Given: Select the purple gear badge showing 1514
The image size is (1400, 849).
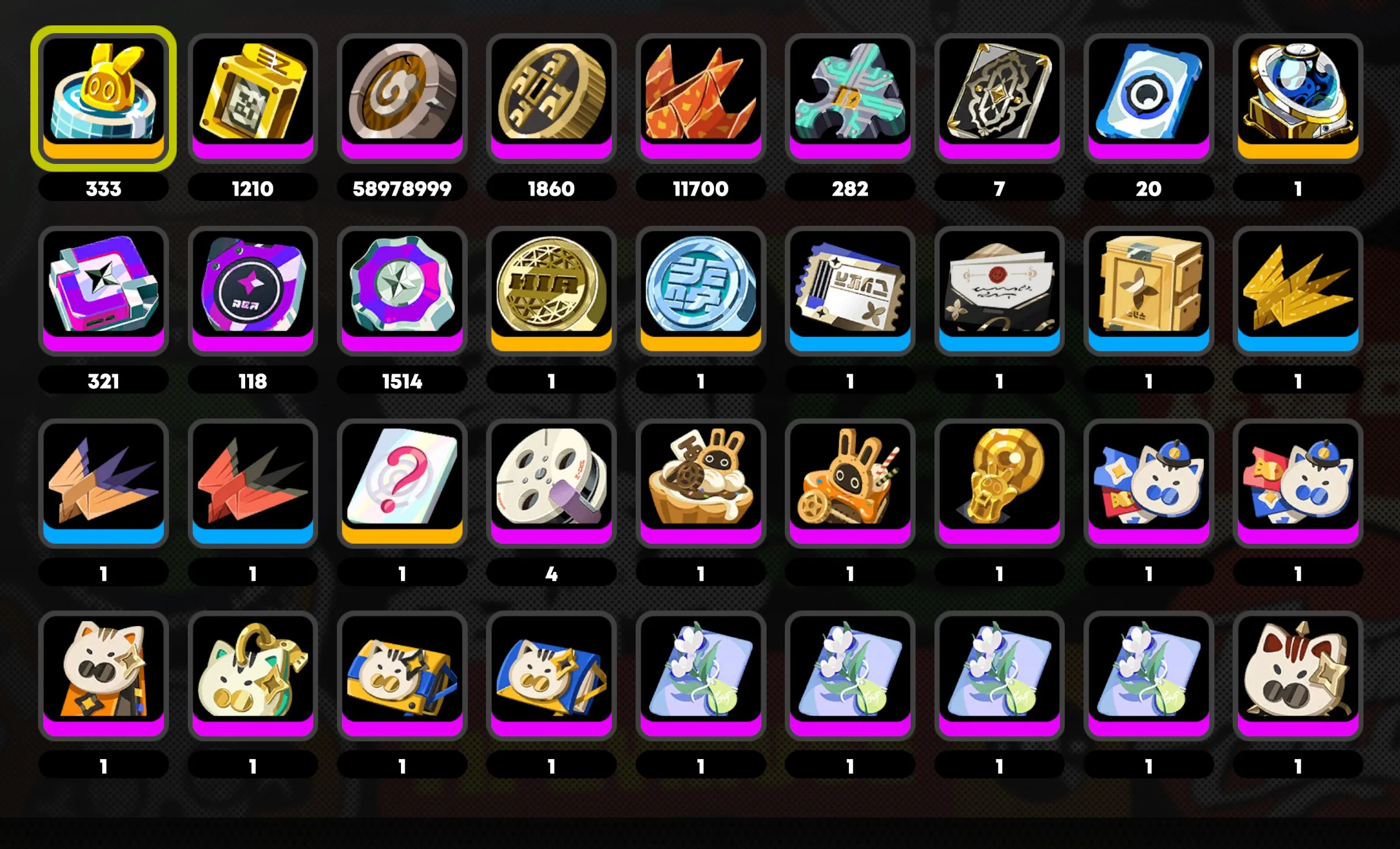Looking at the screenshot, I should tap(403, 290).
